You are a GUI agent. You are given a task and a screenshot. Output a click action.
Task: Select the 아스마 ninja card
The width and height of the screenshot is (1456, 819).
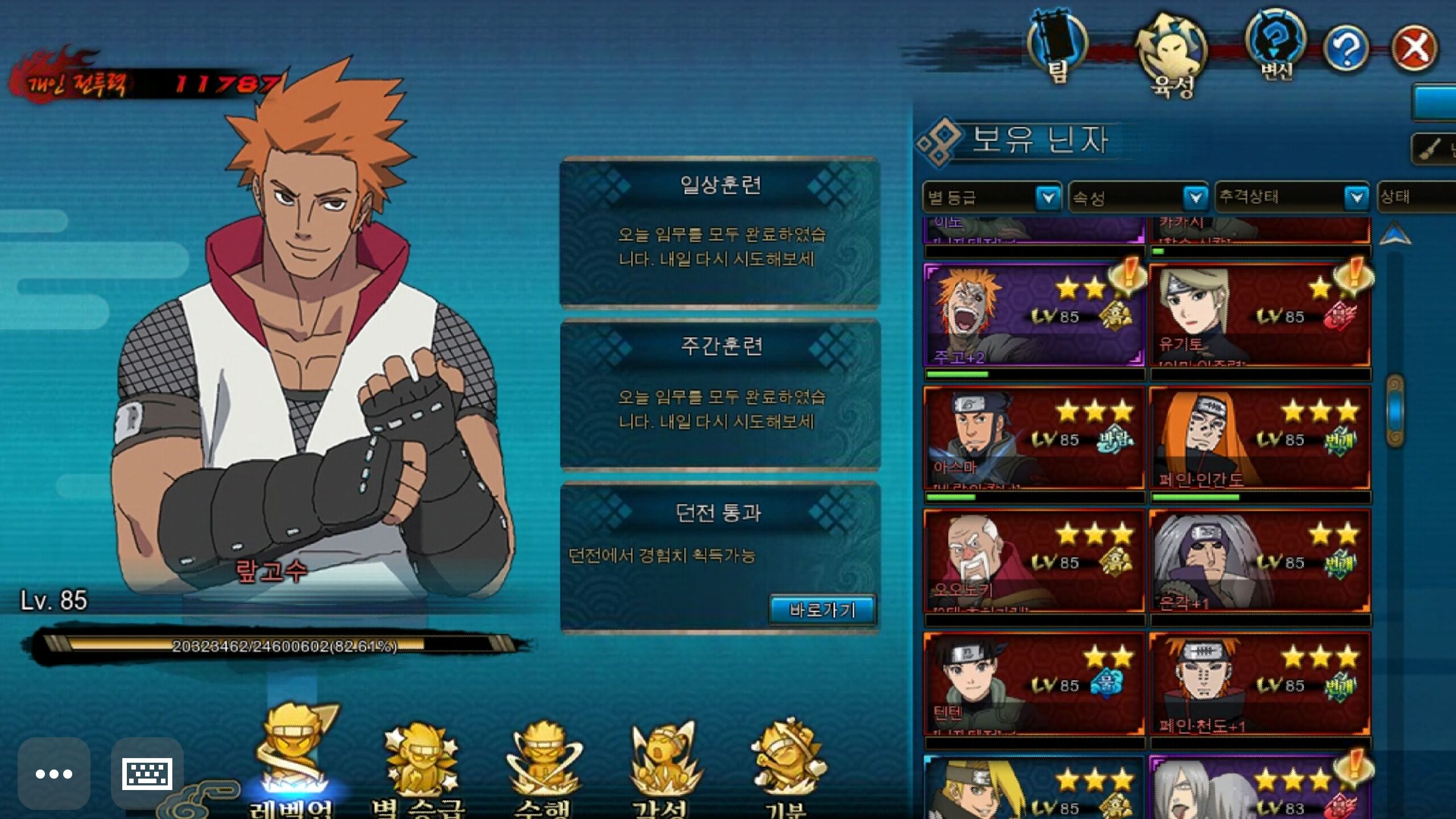click(x=1034, y=438)
